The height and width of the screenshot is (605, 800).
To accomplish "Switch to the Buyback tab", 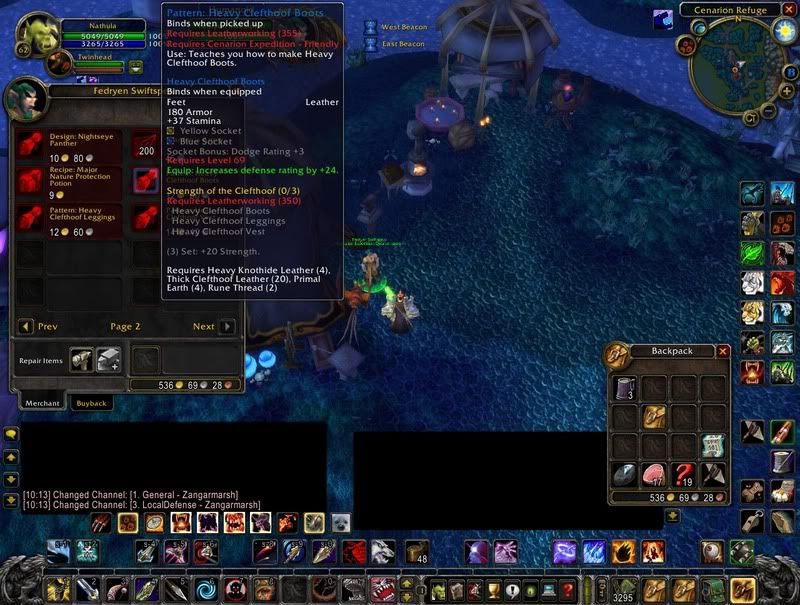I will click(91, 402).
